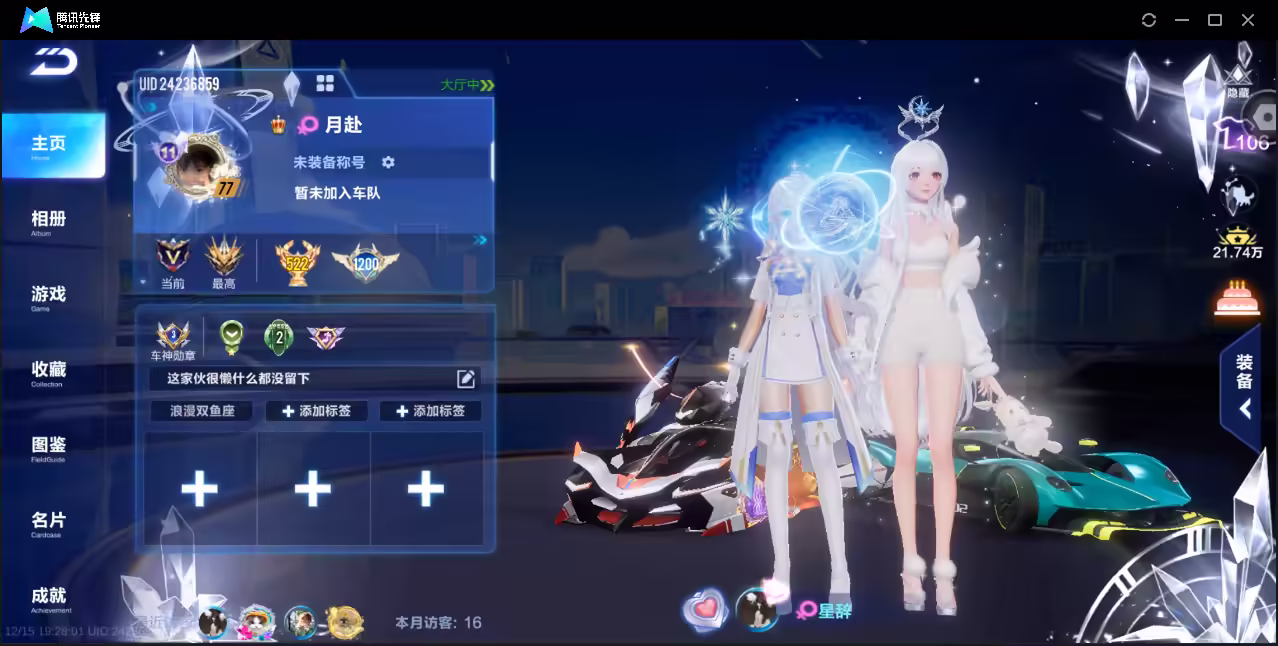Click the birthday cake icon
This screenshot has width=1278, height=646.
point(1236,298)
